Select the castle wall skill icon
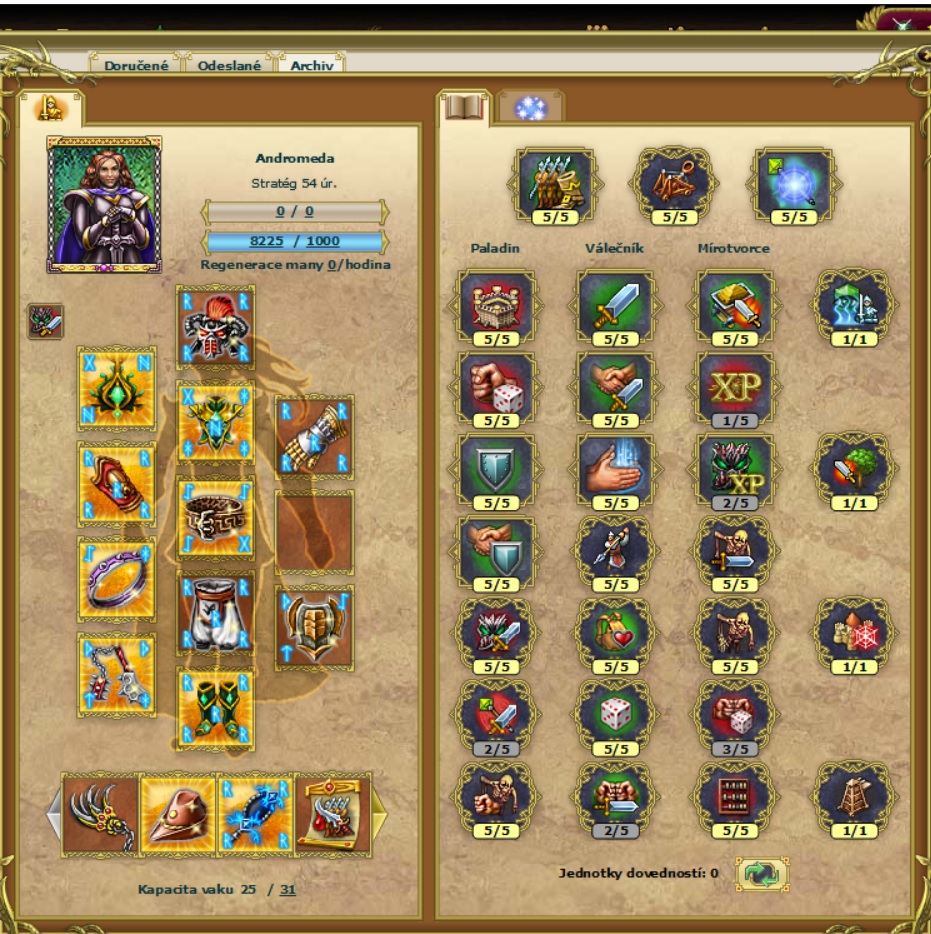The width and height of the screenshot is (931, 934). [x=496, y=304]
